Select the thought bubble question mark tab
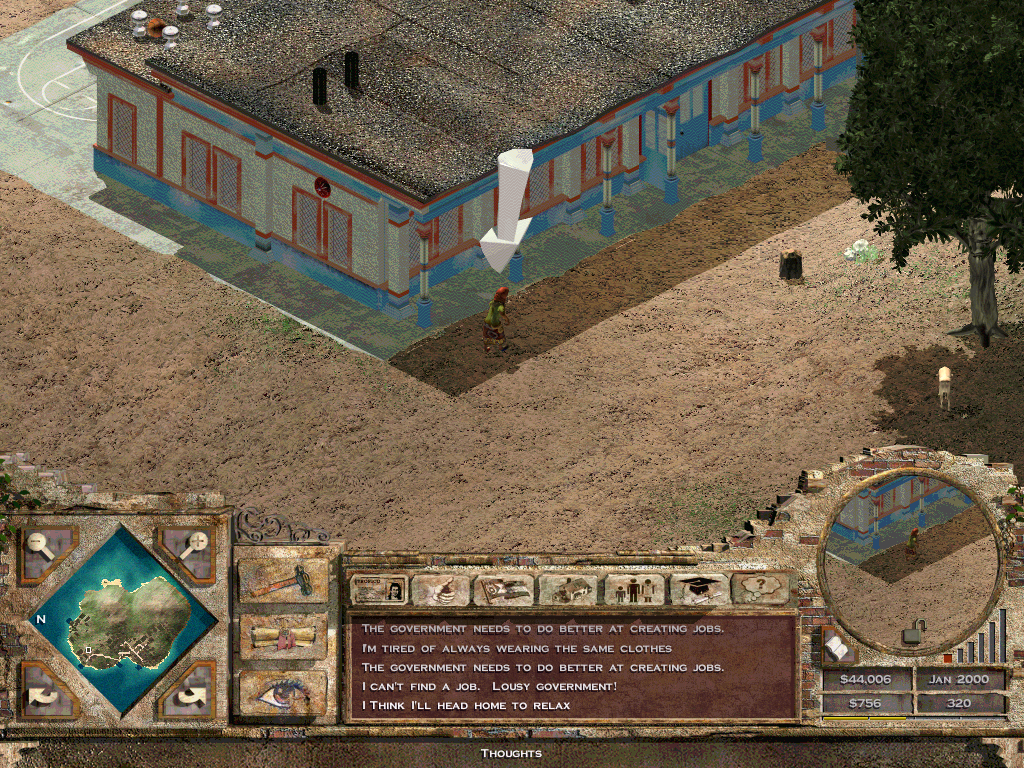Screen dimensions: 1024x768 pyautogui.click(x=760, y=590)
